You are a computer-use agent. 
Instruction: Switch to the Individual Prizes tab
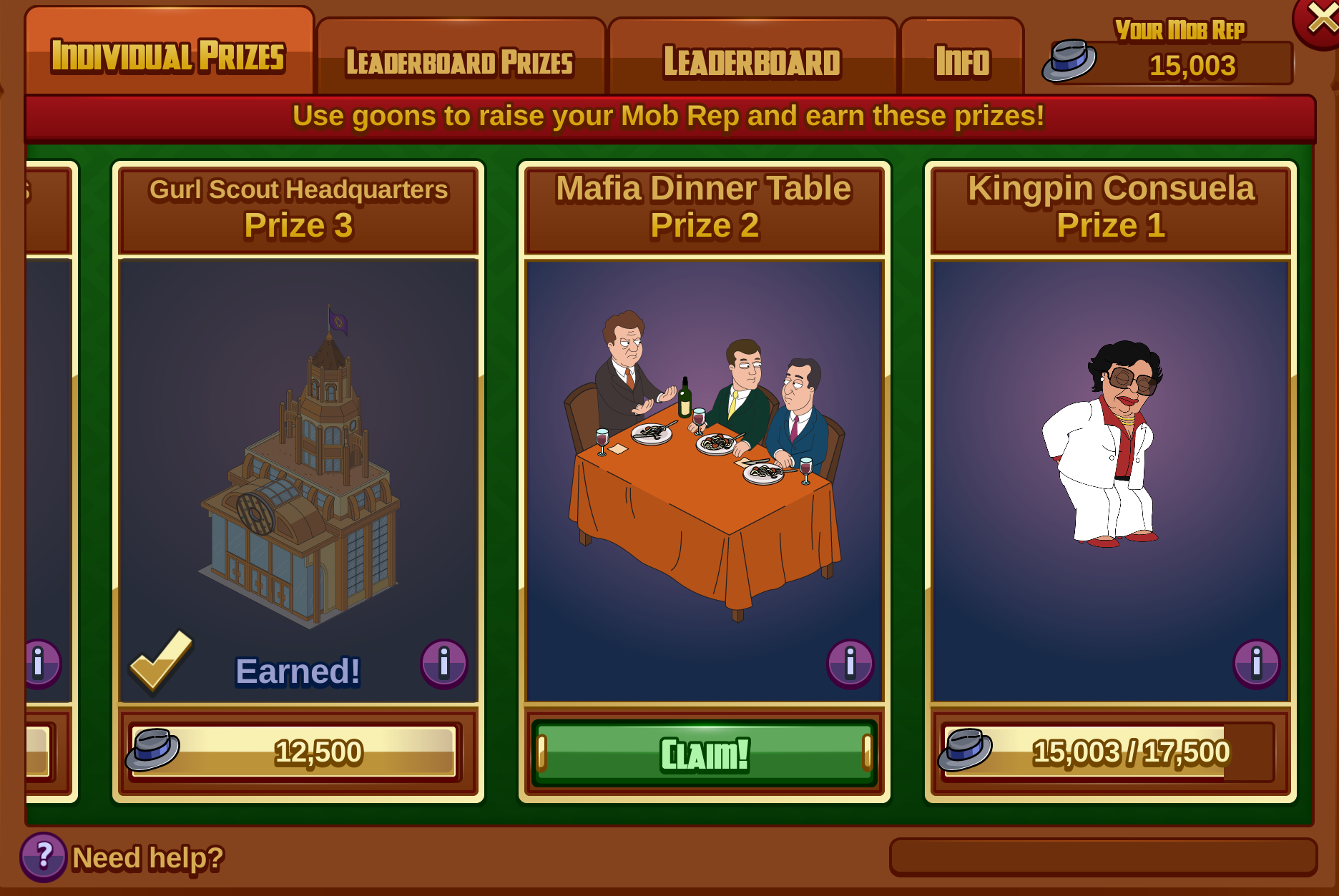[169, 56]
